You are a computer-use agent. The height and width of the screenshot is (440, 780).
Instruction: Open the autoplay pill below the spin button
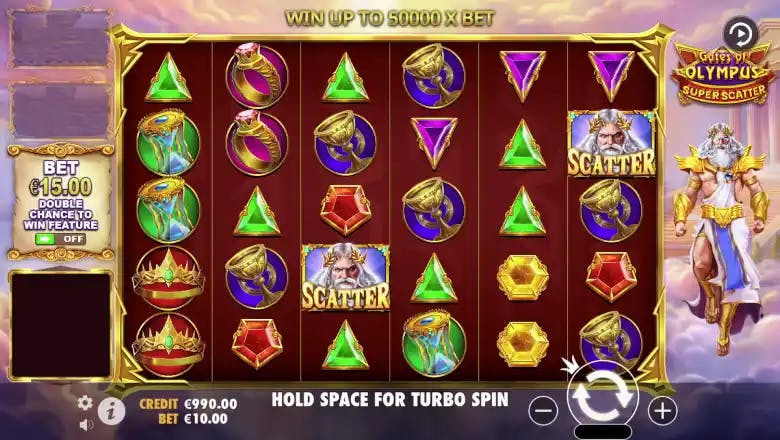point(602,432)
